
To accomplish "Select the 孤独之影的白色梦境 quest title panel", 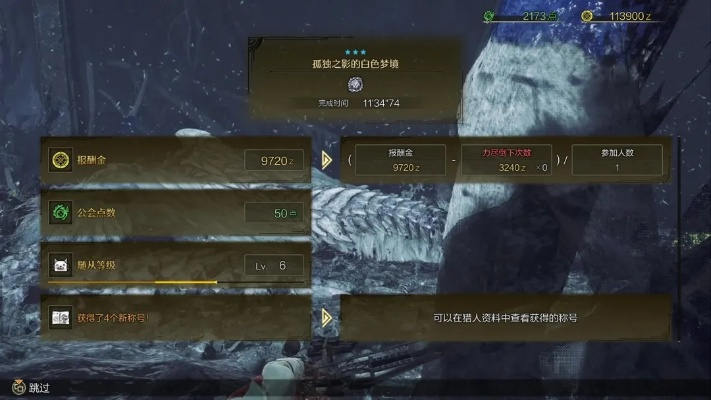I will click(355, 75).
